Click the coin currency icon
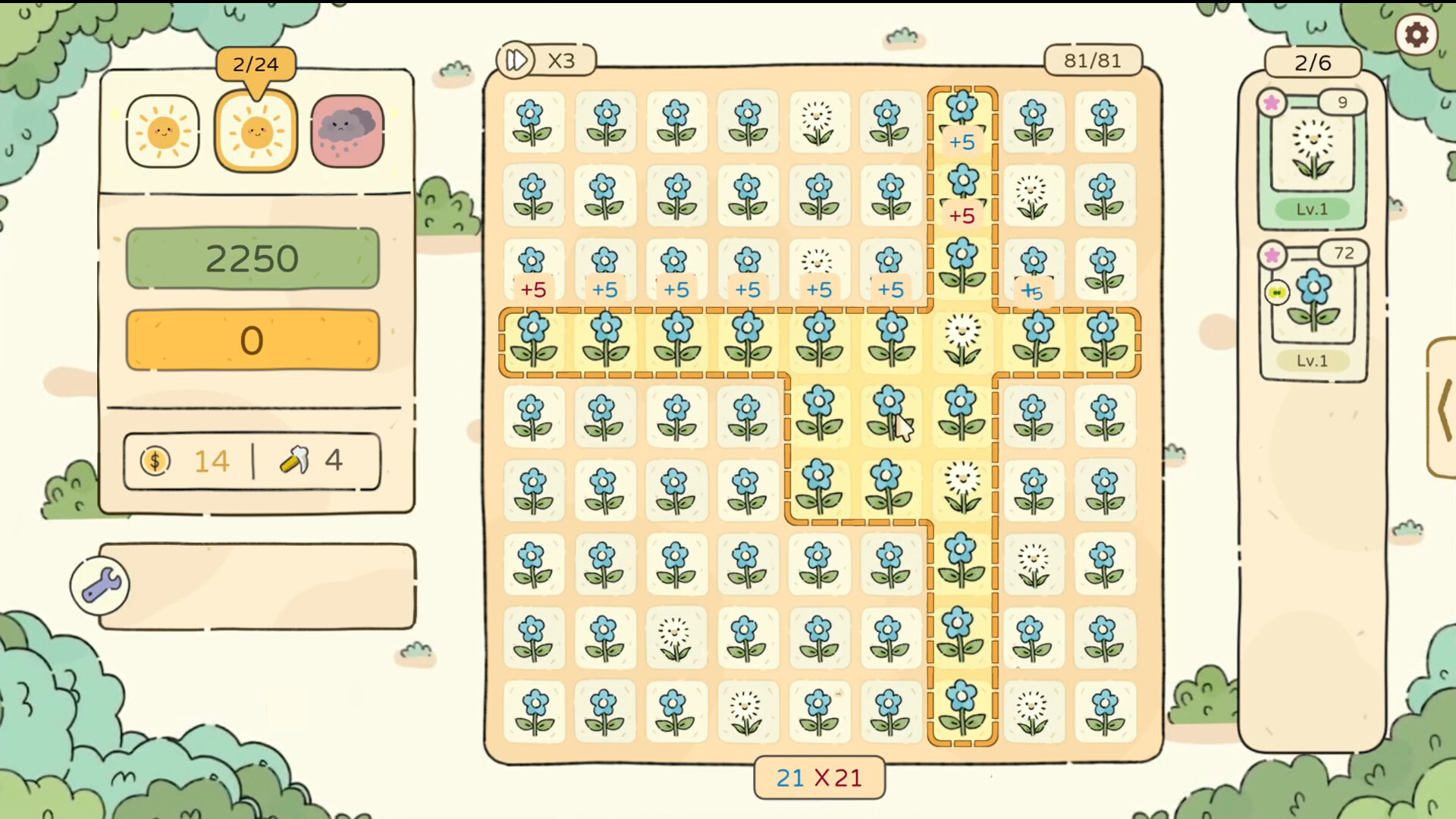 coord(155,461)
